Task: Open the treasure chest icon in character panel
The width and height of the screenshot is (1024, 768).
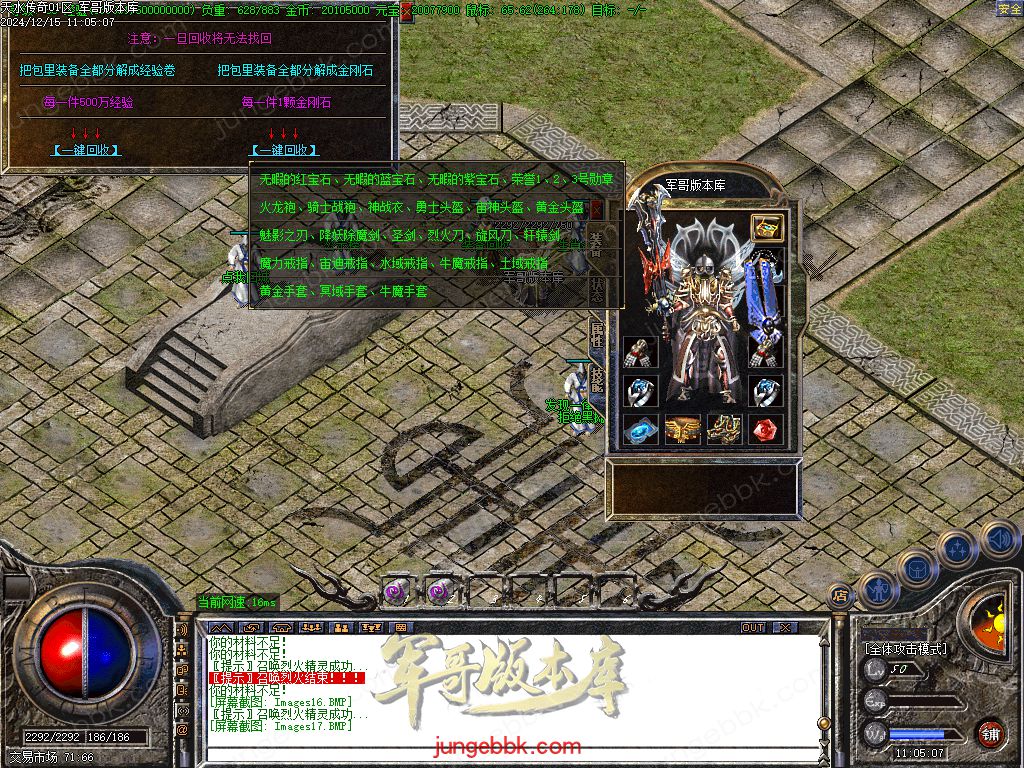Action: point(767,228)
